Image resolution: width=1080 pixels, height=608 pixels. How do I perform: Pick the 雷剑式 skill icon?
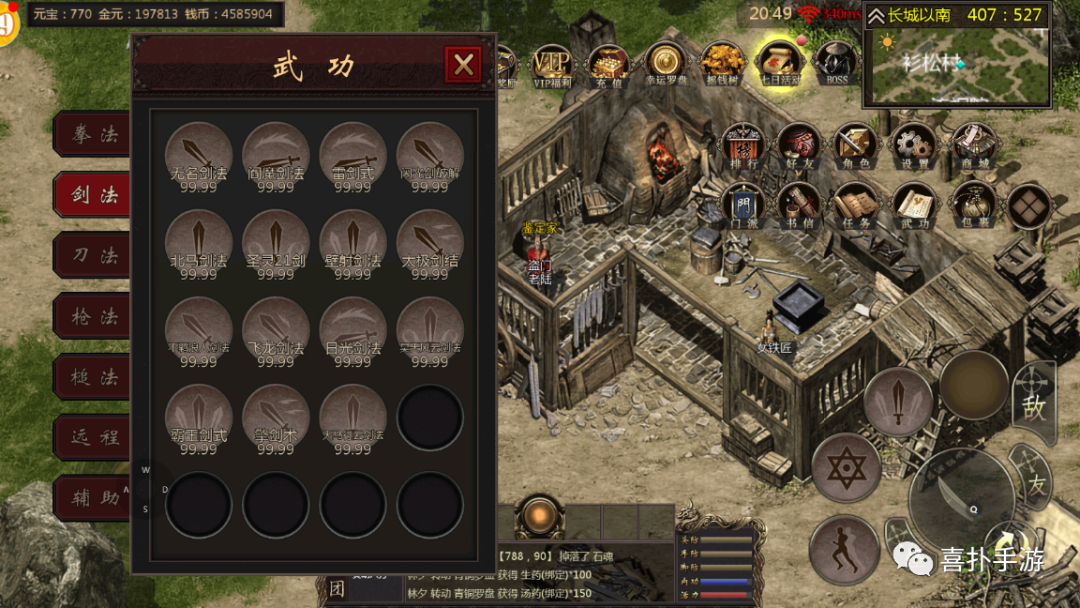(352, 156)
